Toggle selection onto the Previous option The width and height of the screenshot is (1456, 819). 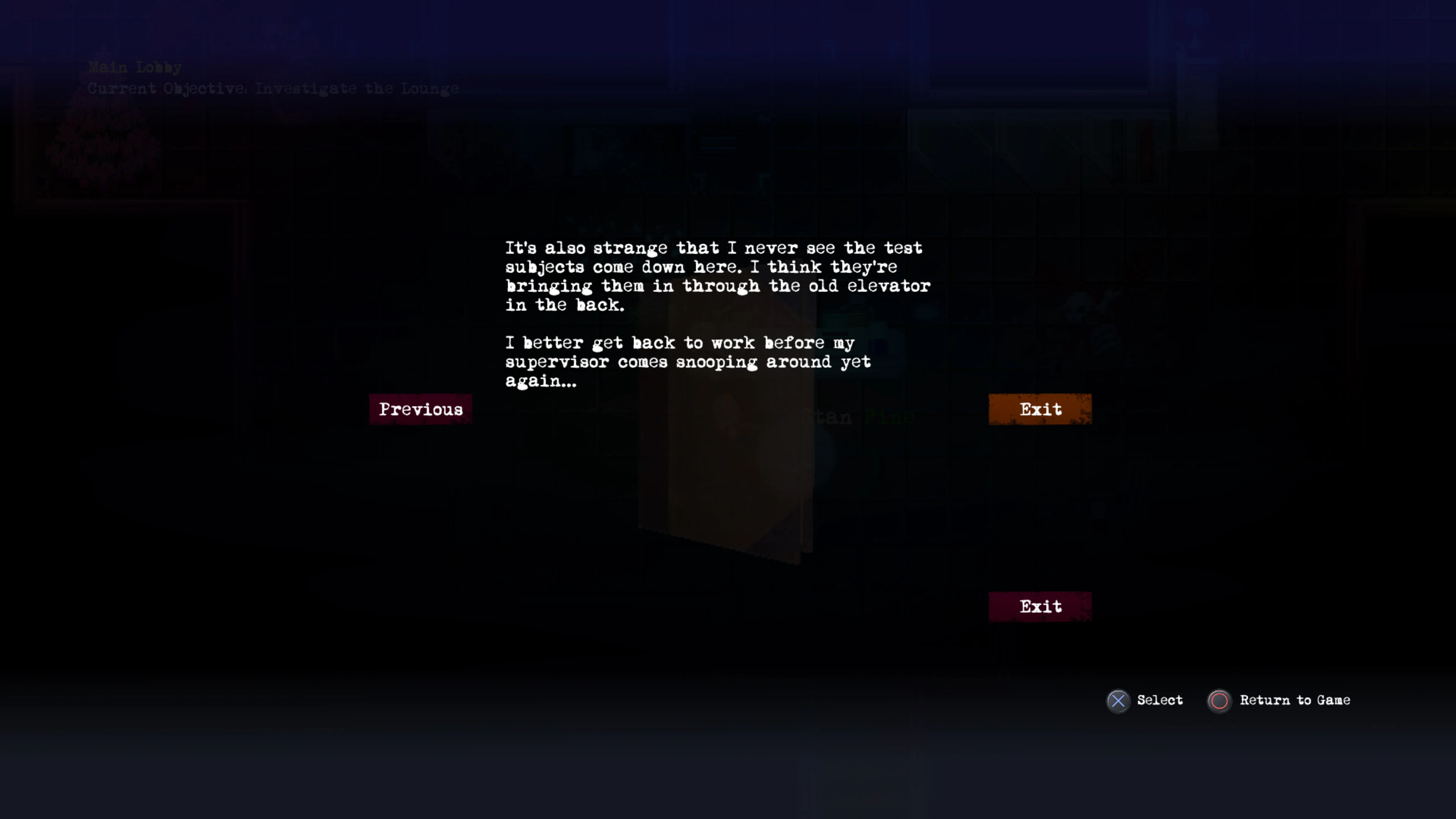420,409
